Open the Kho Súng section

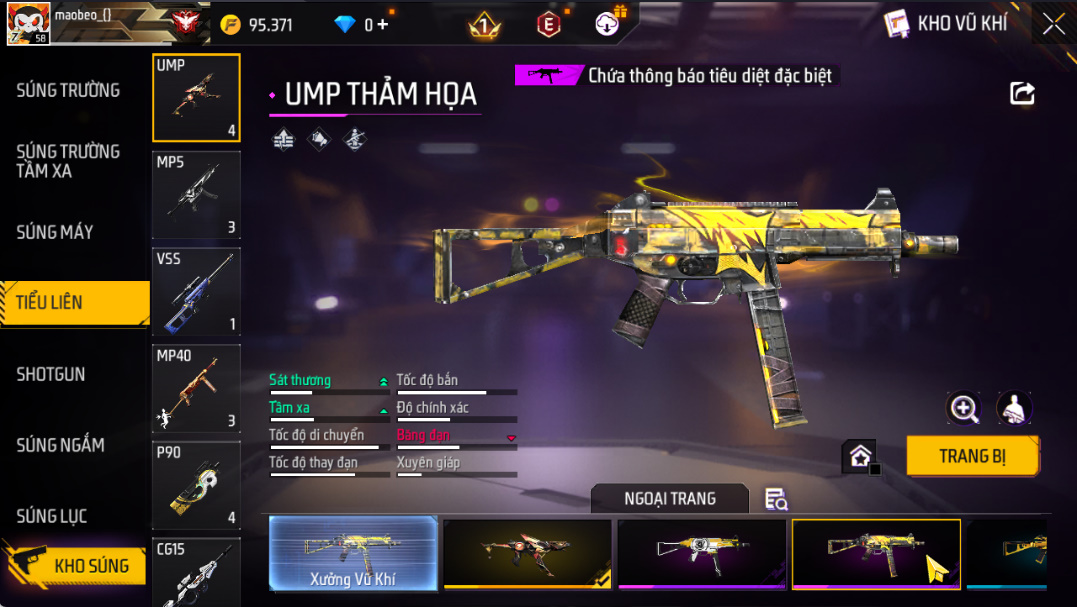[90, 566]
